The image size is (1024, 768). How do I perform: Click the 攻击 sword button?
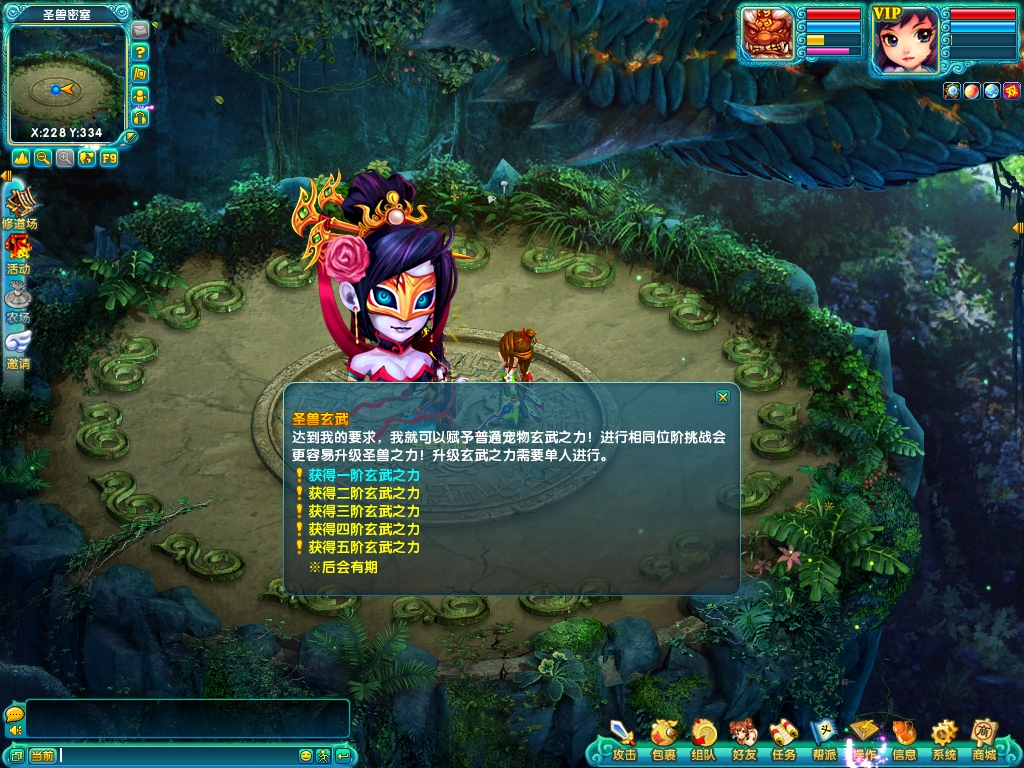623,740
